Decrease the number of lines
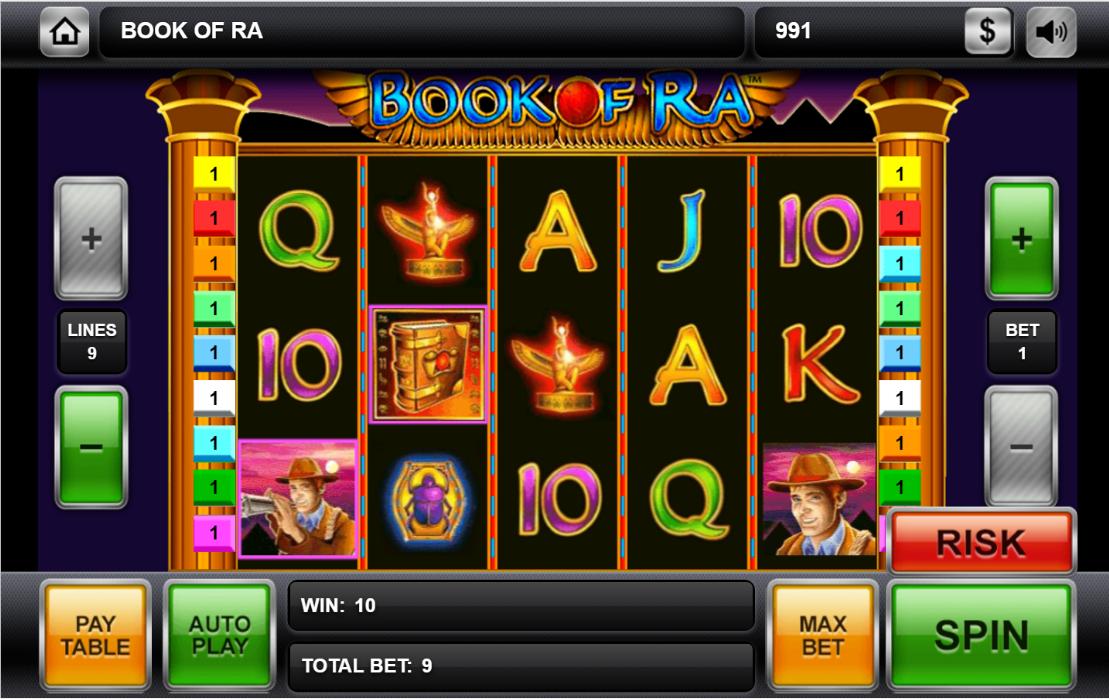The height and width of the screenshot is (699, 1109). pyautogui.click(x=91, y=447)
